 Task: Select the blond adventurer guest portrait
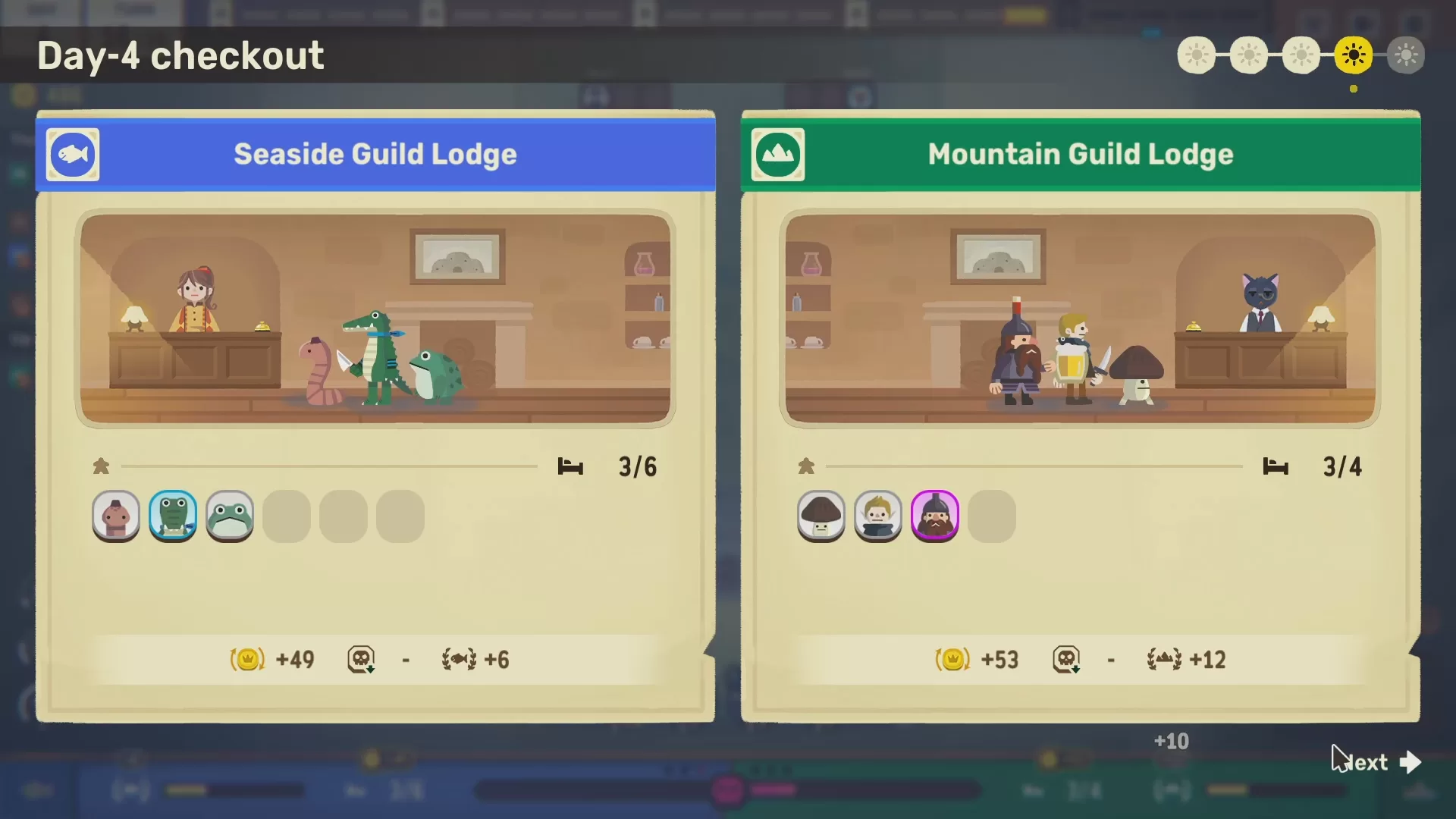pyautogui.click(x=878, y=516)
